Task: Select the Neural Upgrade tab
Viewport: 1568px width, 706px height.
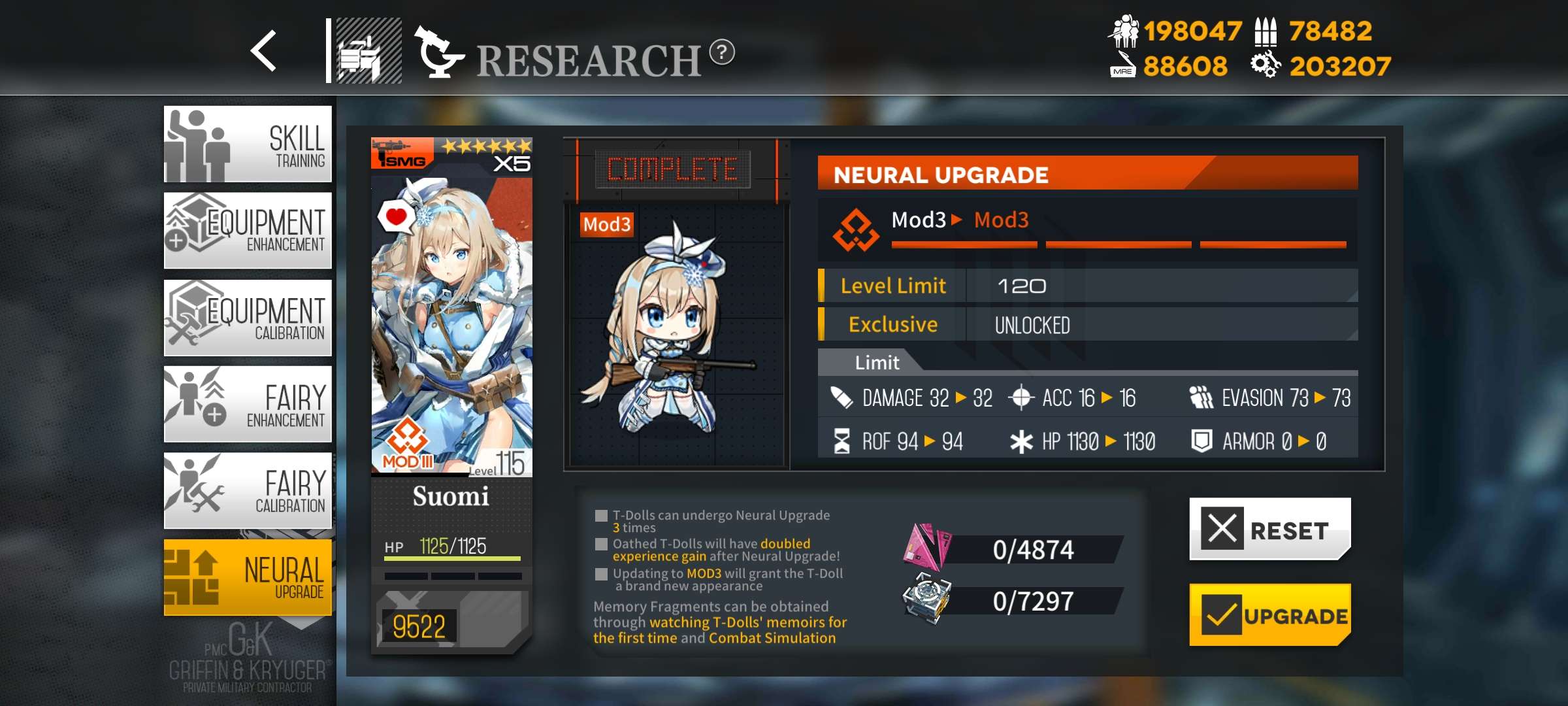Action: (x=248, y=577)
